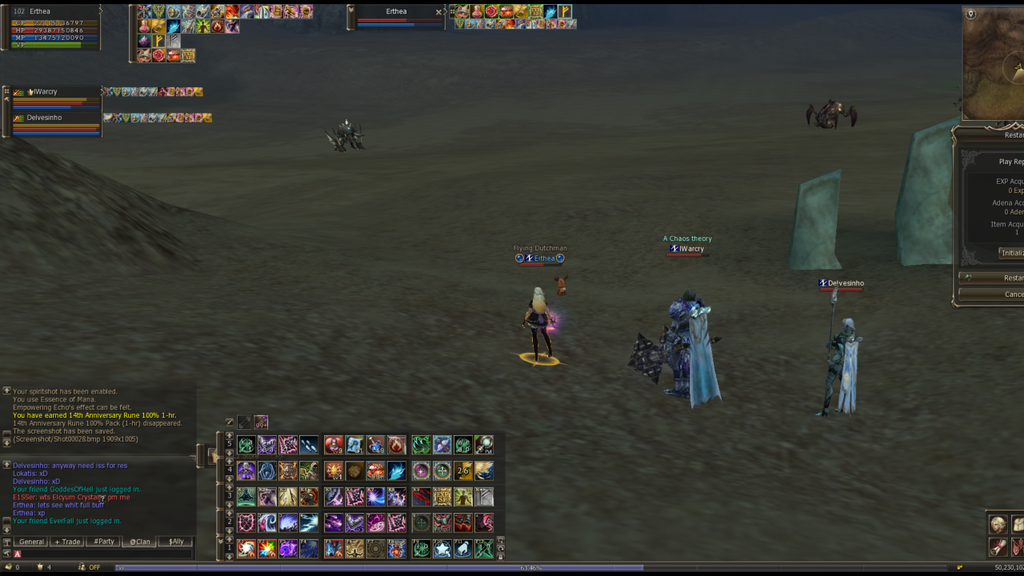Show the @Clan chat tab
This screenshot has width=1024, height=576.
pyautogui.click(x=140, y=542)
